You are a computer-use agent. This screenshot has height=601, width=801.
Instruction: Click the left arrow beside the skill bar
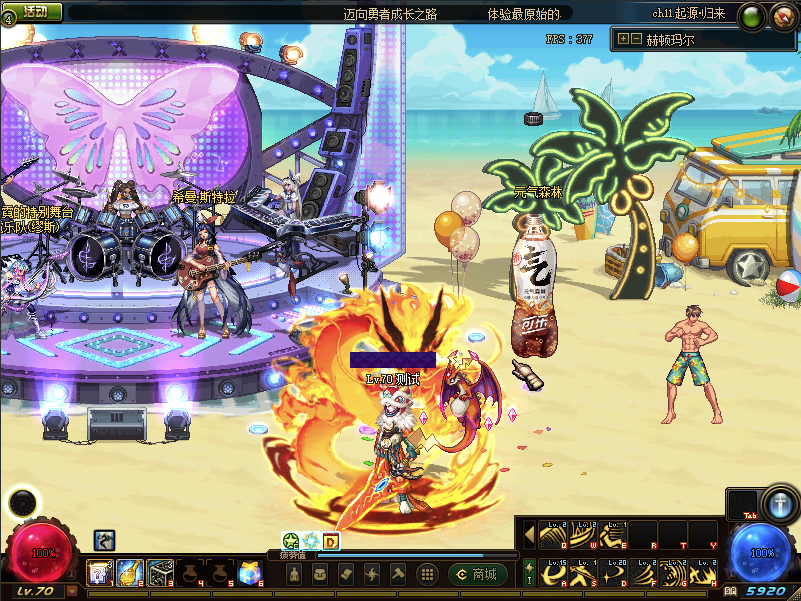click(x=529, y=535)
